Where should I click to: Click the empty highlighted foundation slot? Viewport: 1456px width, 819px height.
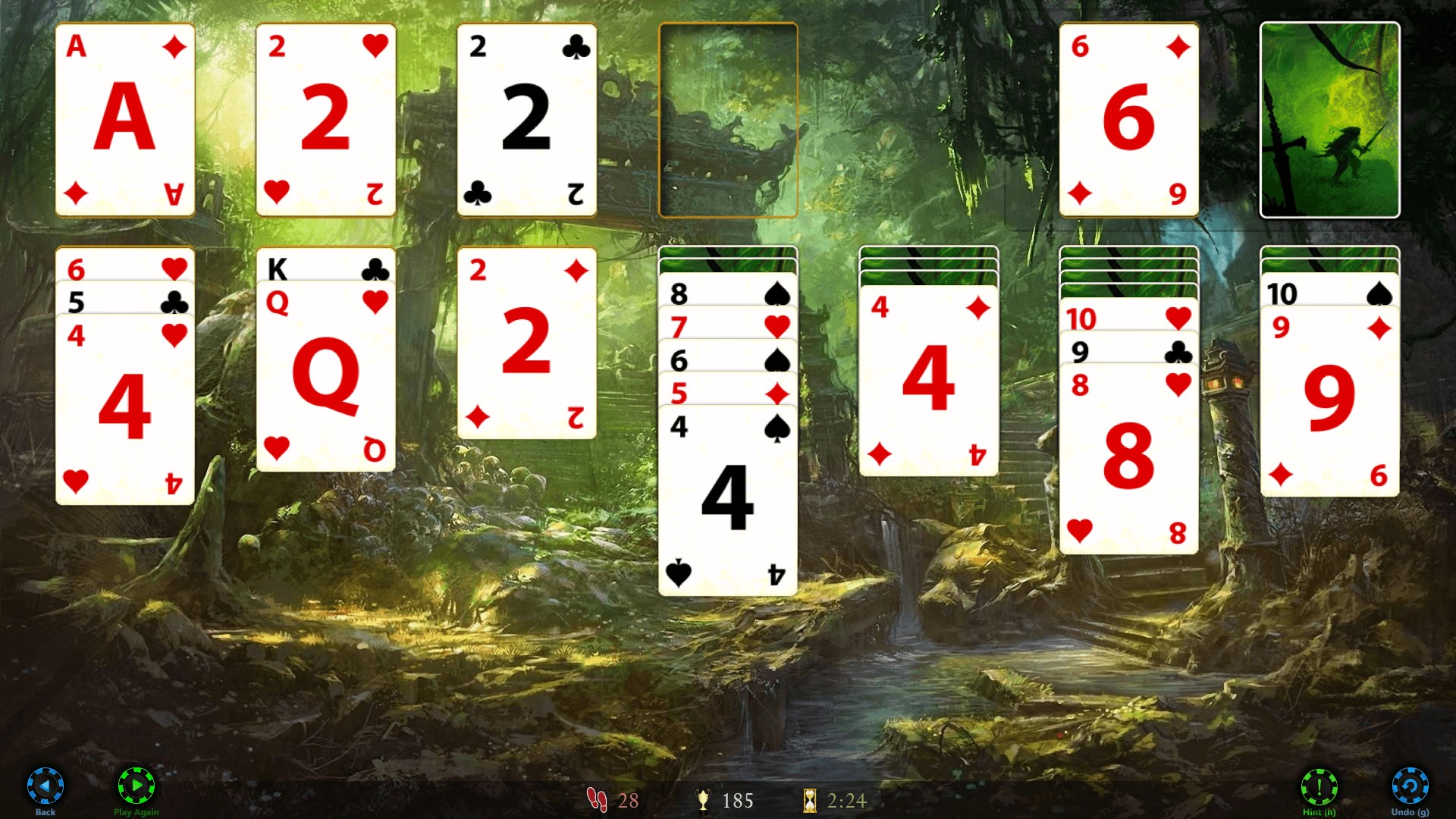click(x=728, y=119)
